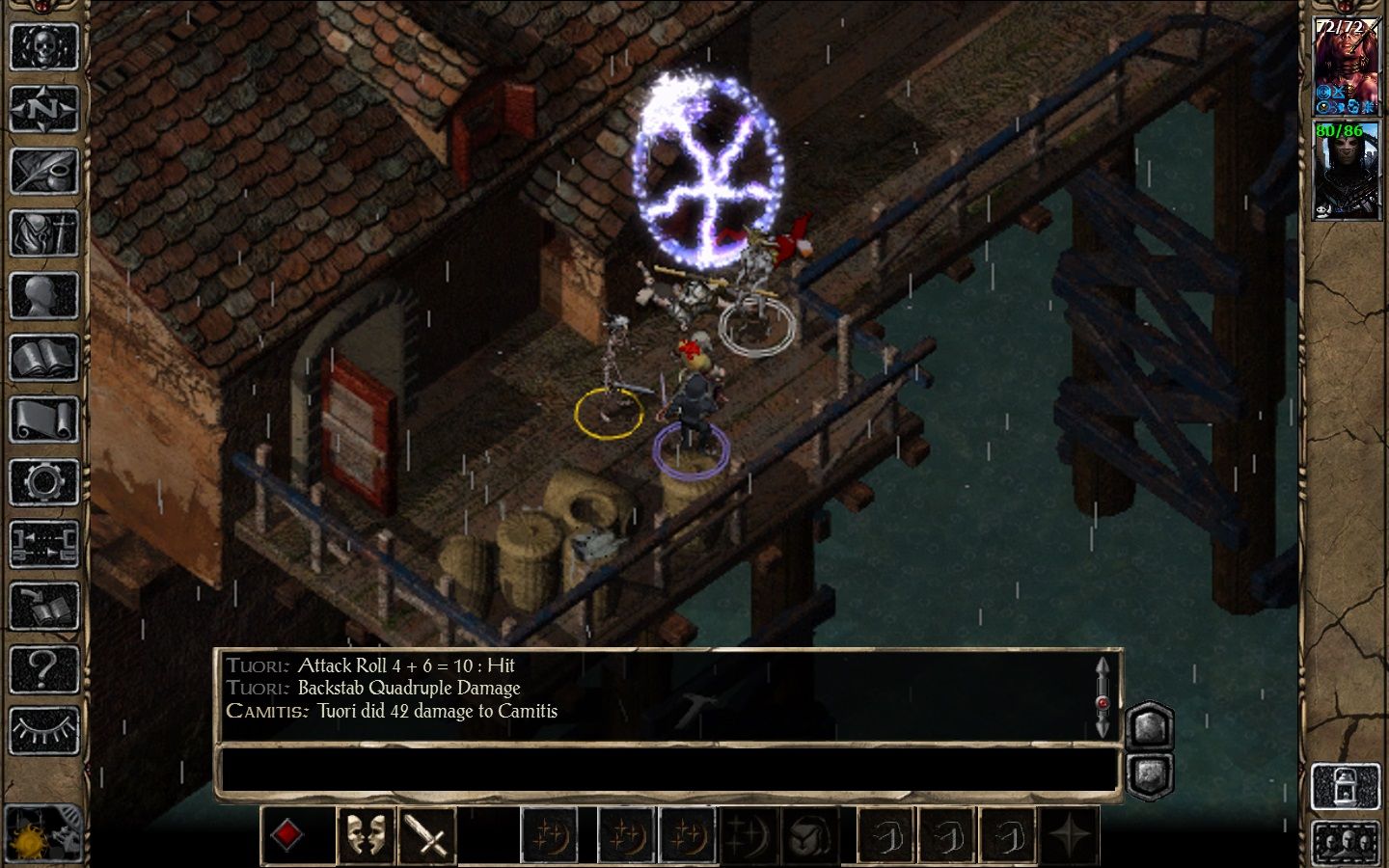
Task: Open the inventory screen
Action: point(43,232)
